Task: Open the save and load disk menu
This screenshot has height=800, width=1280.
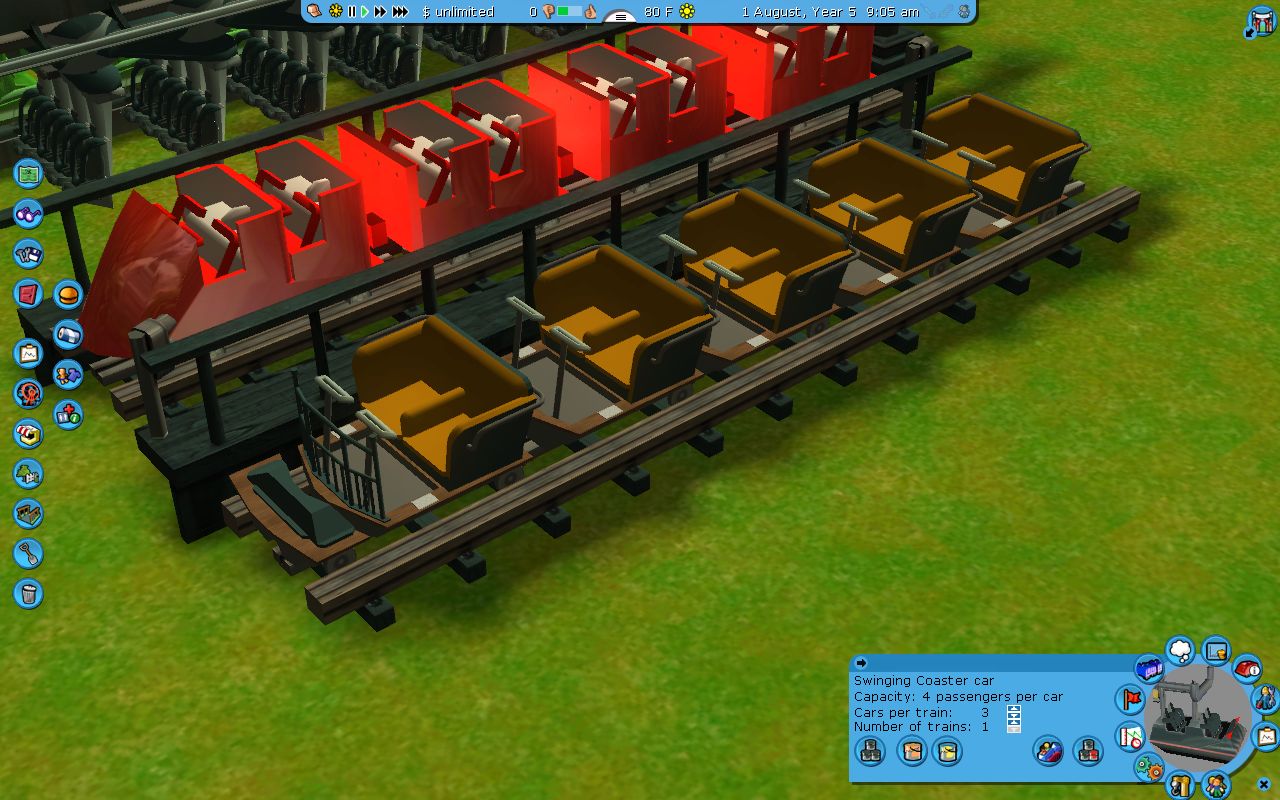Action: point(28,253)
